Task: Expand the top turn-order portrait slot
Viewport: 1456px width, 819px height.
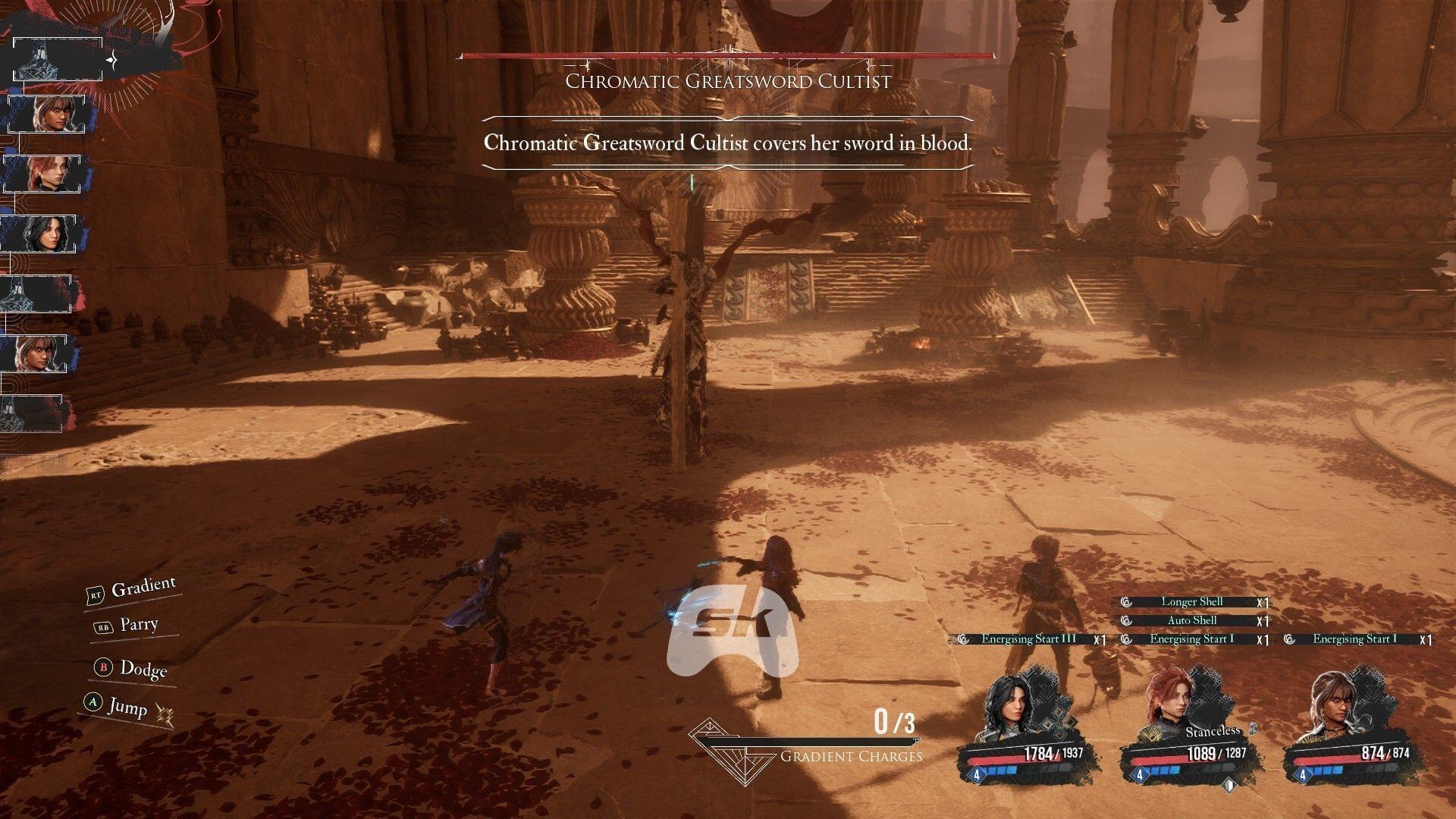Action: [58, 58]
